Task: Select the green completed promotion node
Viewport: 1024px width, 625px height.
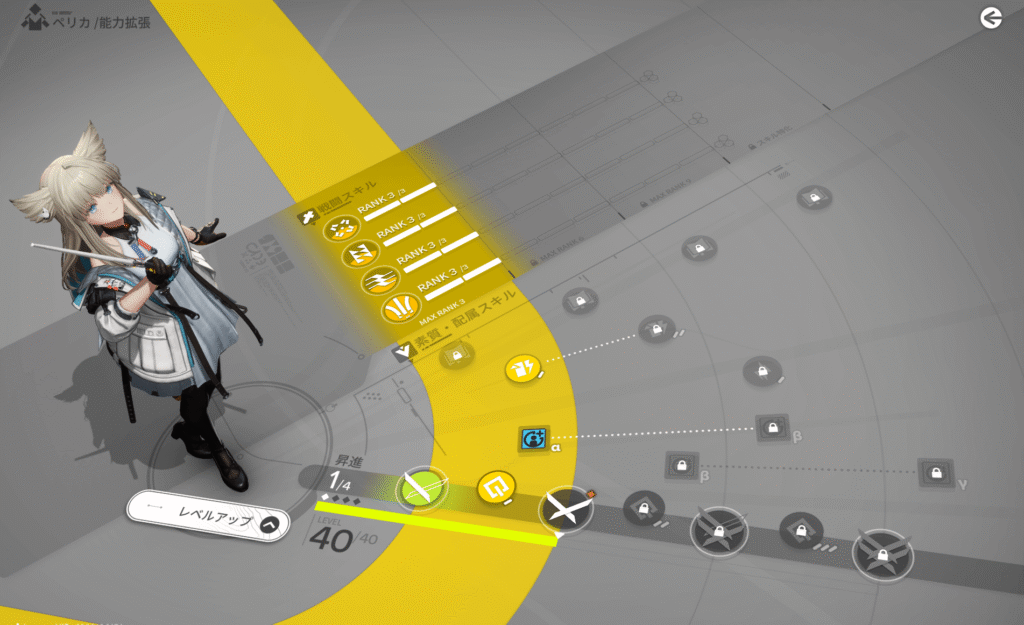Action: (x=420, y=488)
